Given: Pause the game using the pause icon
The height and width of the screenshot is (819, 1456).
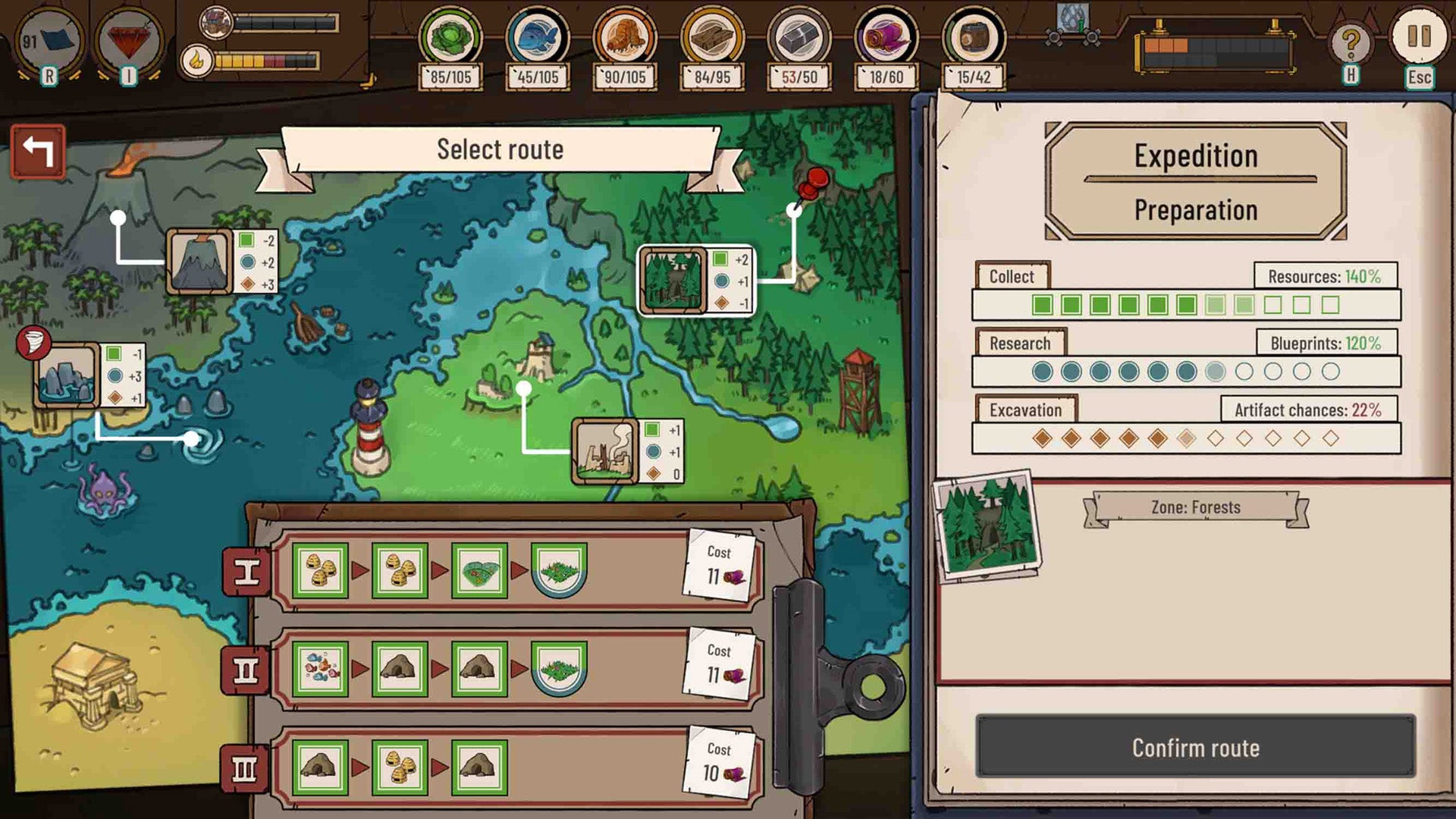Looking at the screenshot, I should 1417,38.
